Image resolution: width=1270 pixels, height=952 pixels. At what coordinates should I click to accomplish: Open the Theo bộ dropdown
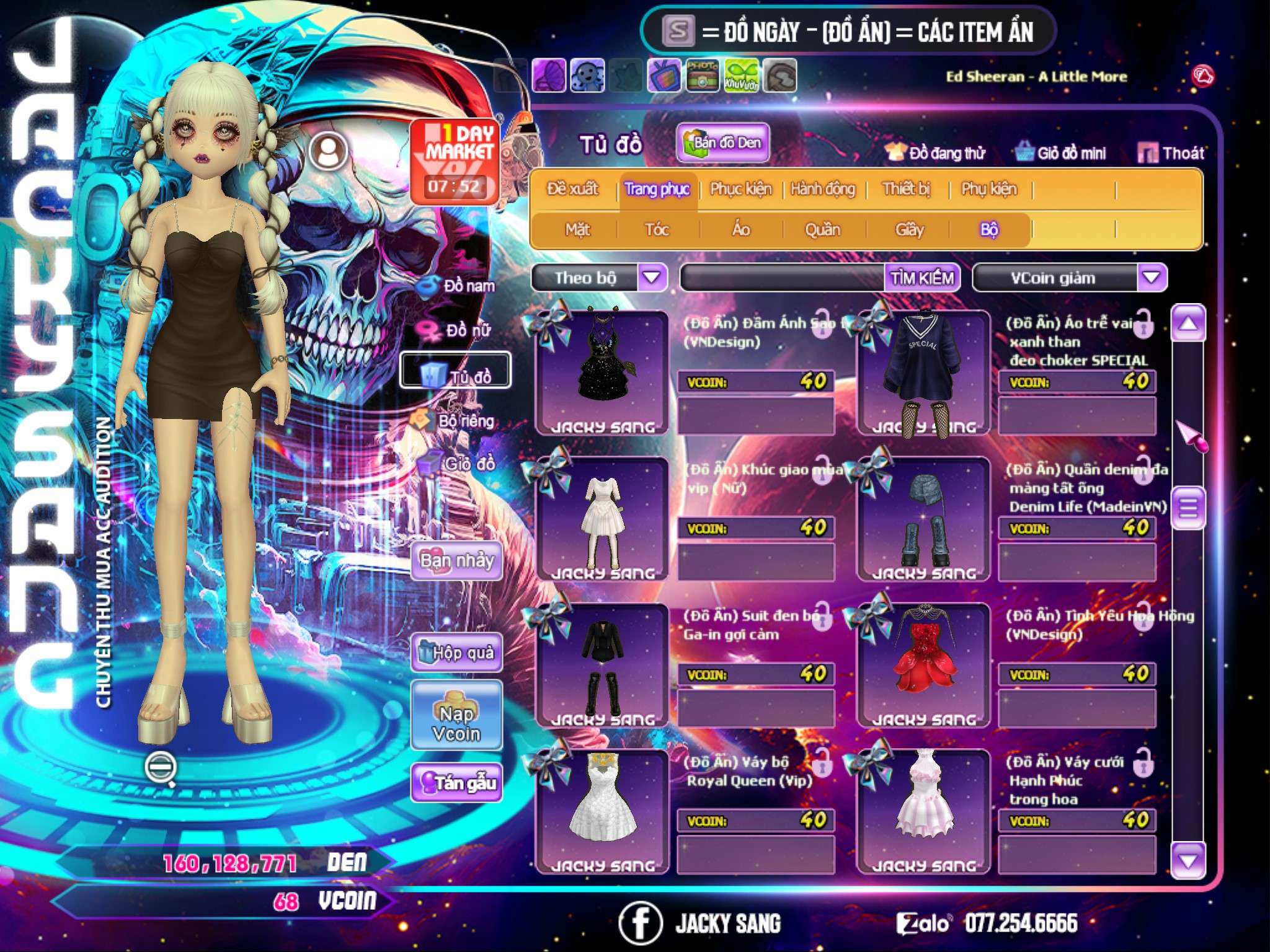[652, 277]
